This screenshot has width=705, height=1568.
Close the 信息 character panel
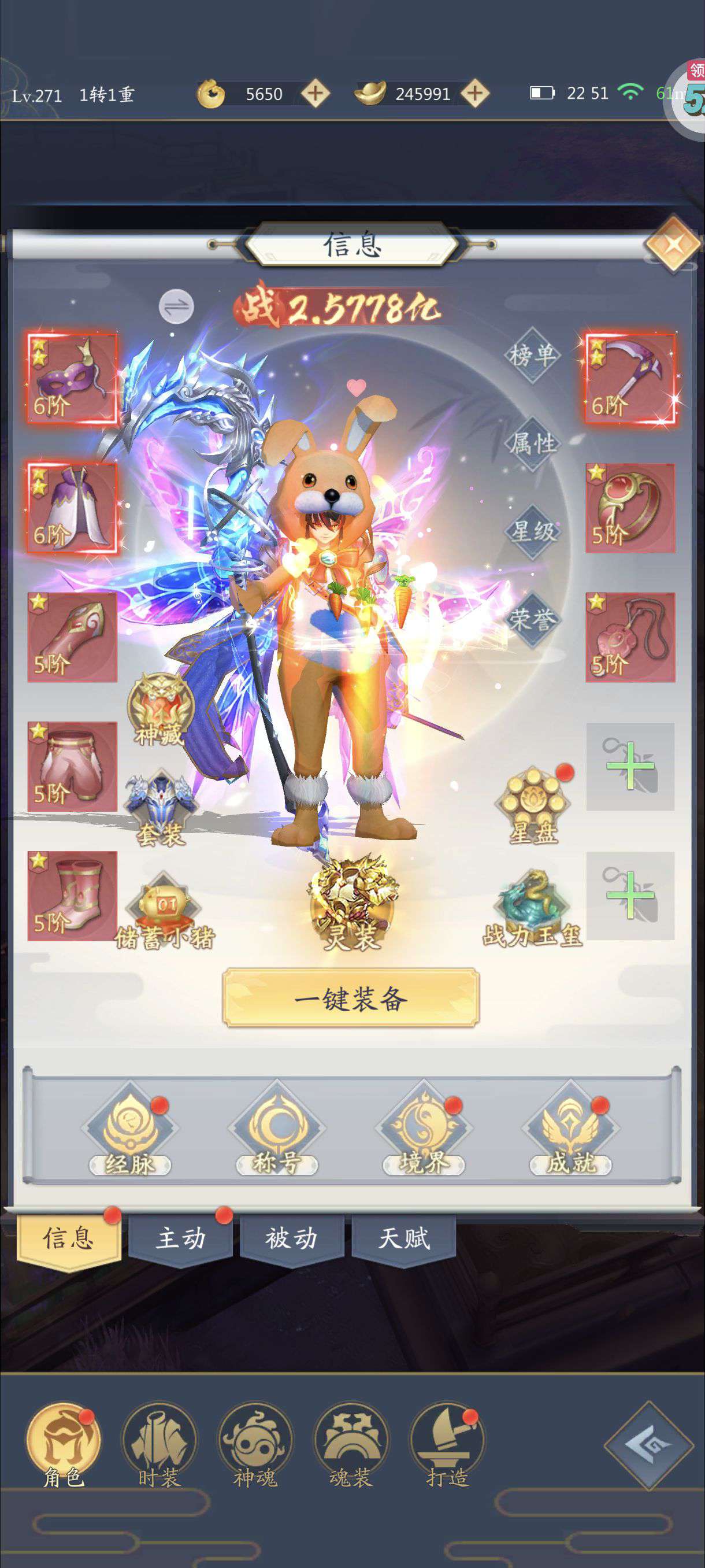tap(672, 245)
